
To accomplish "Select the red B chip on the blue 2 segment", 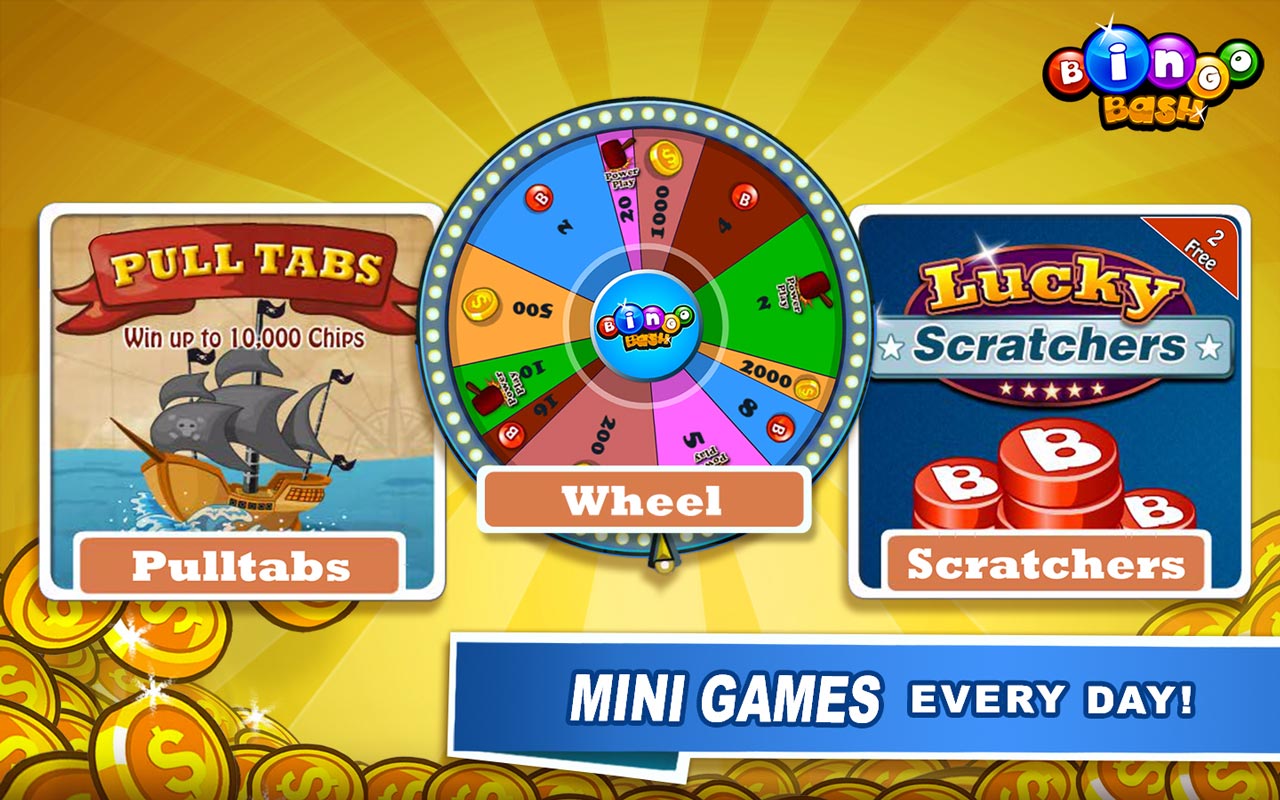I will pyautogui.click(x=539, y=196).
